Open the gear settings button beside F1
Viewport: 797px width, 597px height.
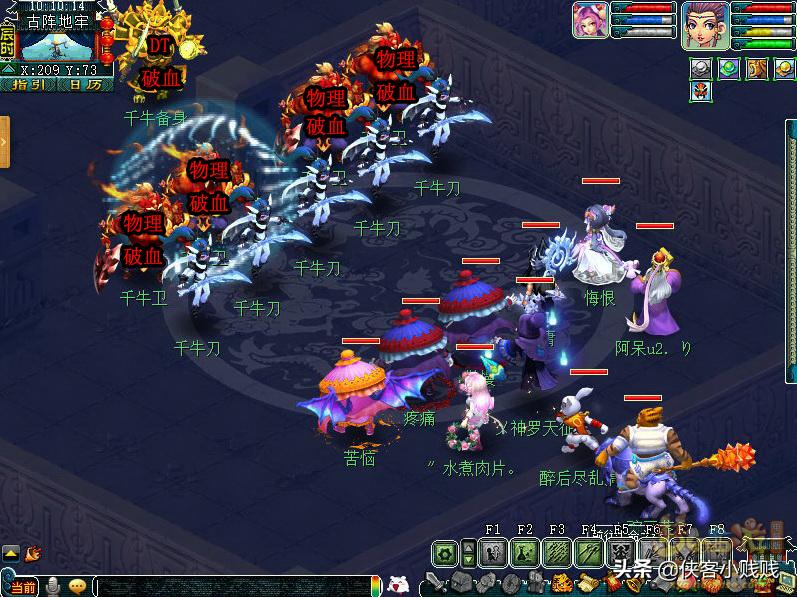click(x=446, y=553)
